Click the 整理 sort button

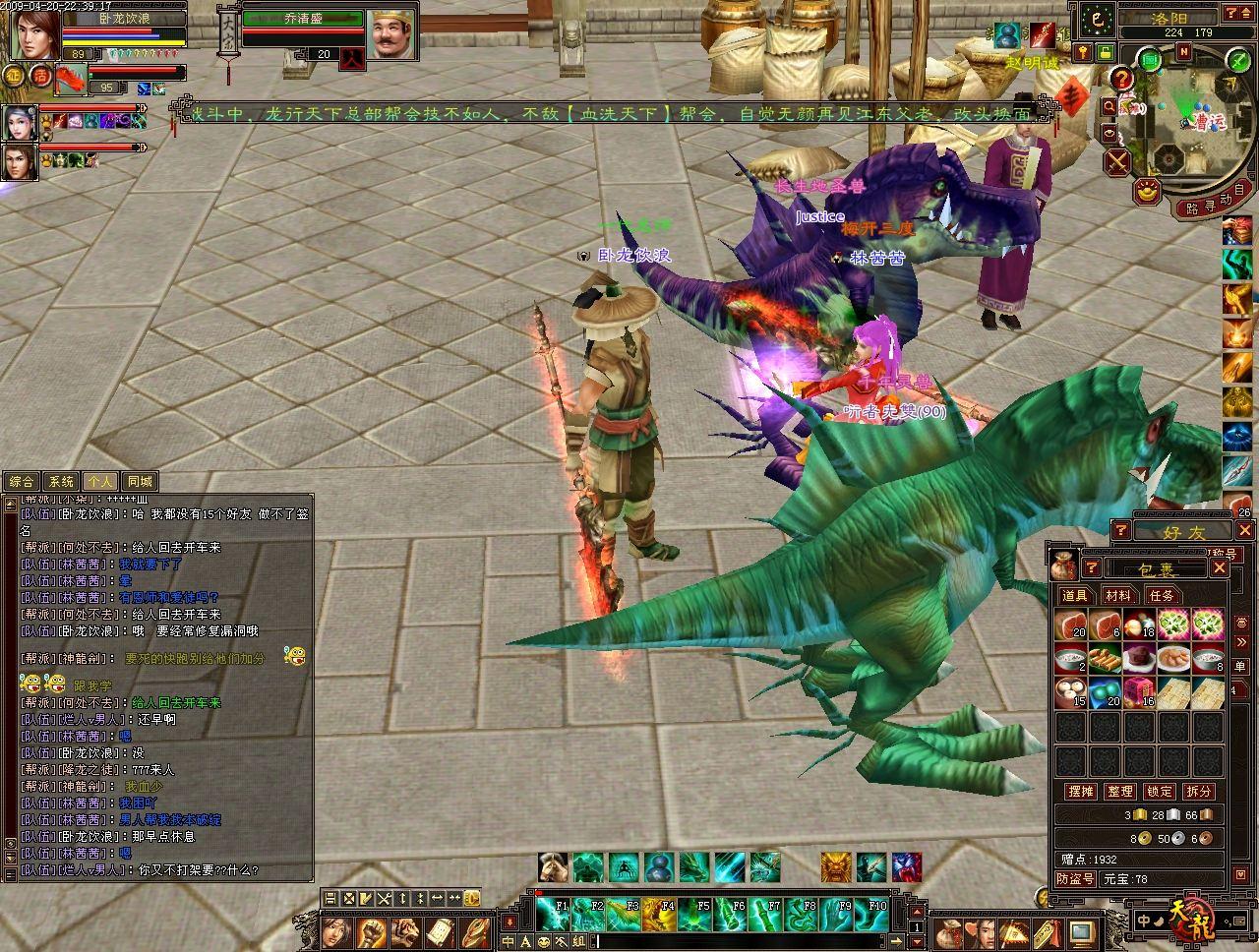(x=1120, y=791)
